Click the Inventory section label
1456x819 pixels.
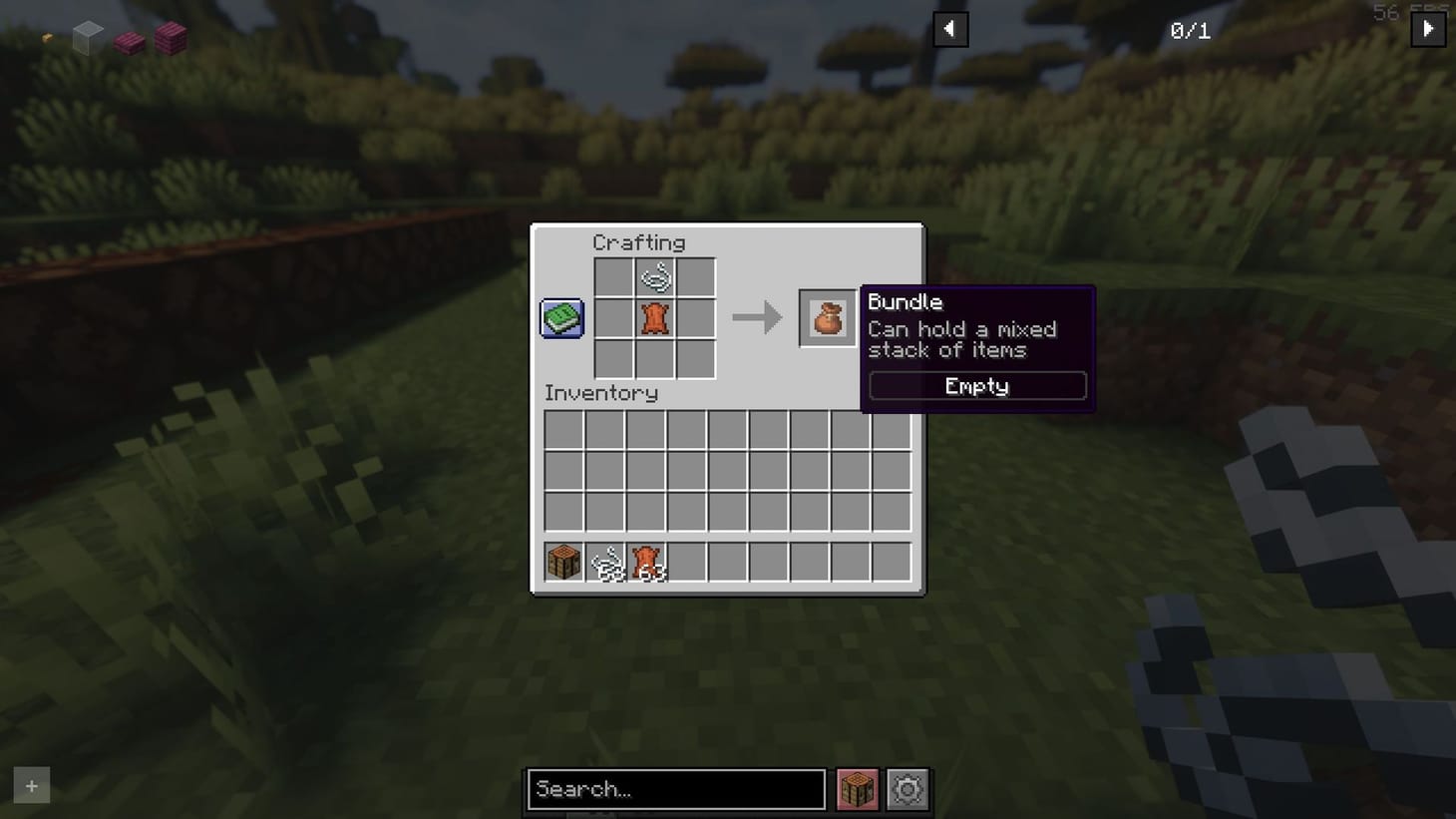[600, 392]
